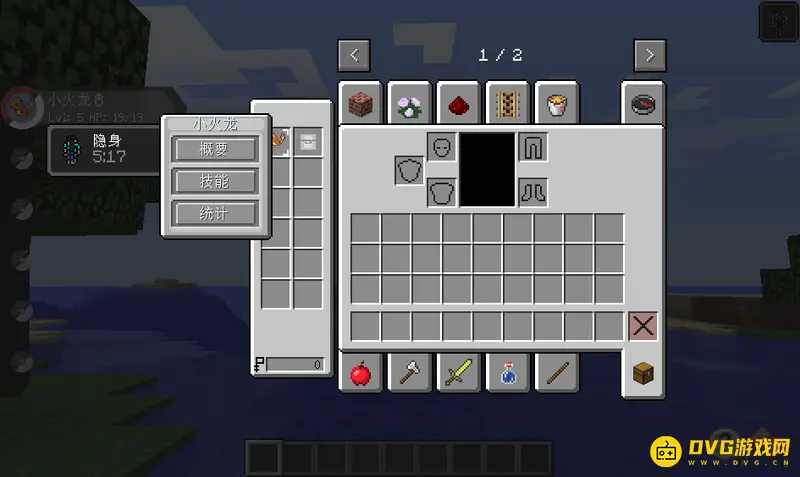Open the iron axe Tools tab
Viewport: 800px width, 477px height.
(409, 374)
